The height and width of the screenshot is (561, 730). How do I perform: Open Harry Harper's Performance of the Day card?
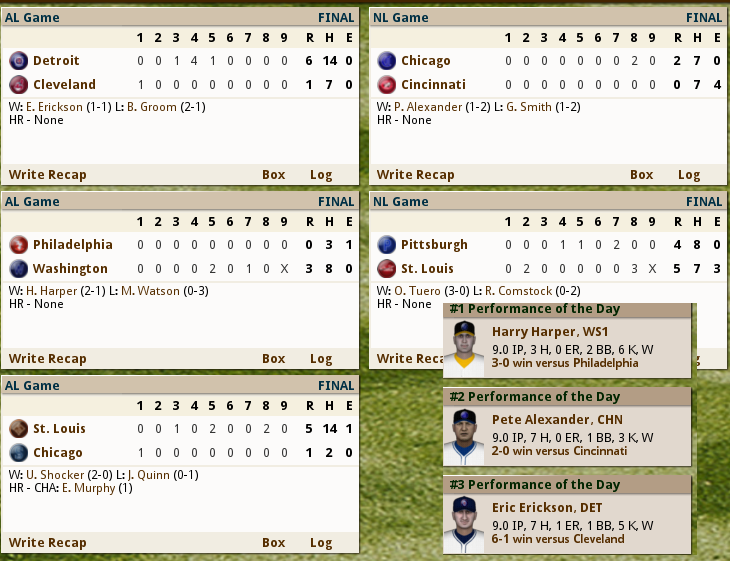(567, 340)
